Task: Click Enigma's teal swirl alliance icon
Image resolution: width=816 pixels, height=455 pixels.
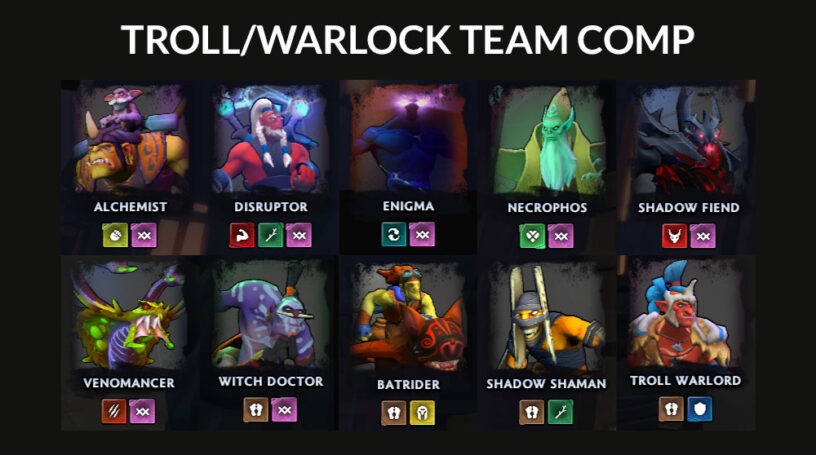Action: pyautogui.click(x=394, y=235)
